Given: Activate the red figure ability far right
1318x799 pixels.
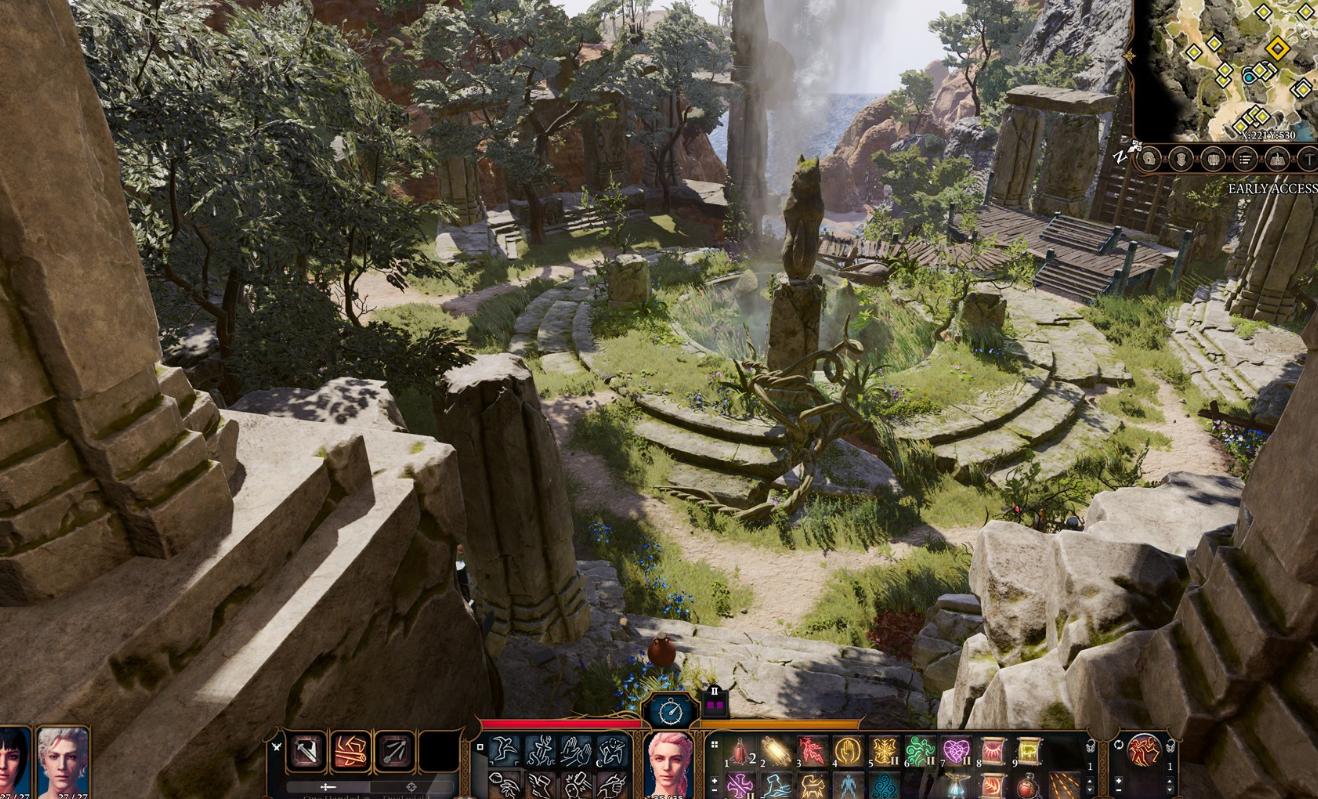Looking at the screenshot, I should click(1143, 749).
